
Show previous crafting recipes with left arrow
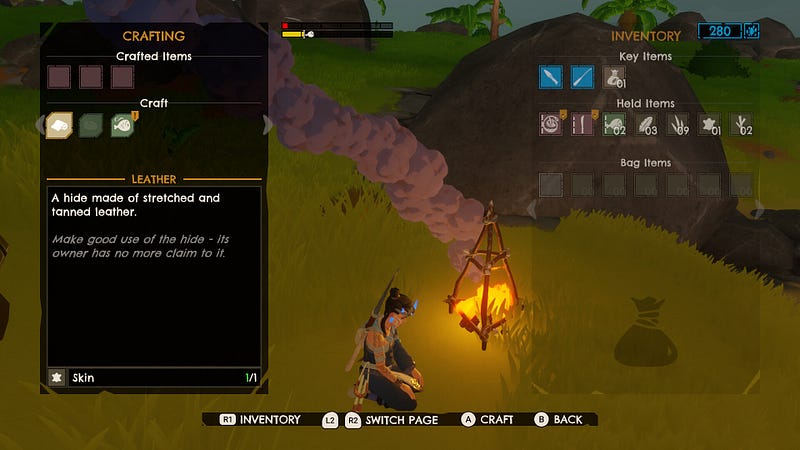pos(39,125)
